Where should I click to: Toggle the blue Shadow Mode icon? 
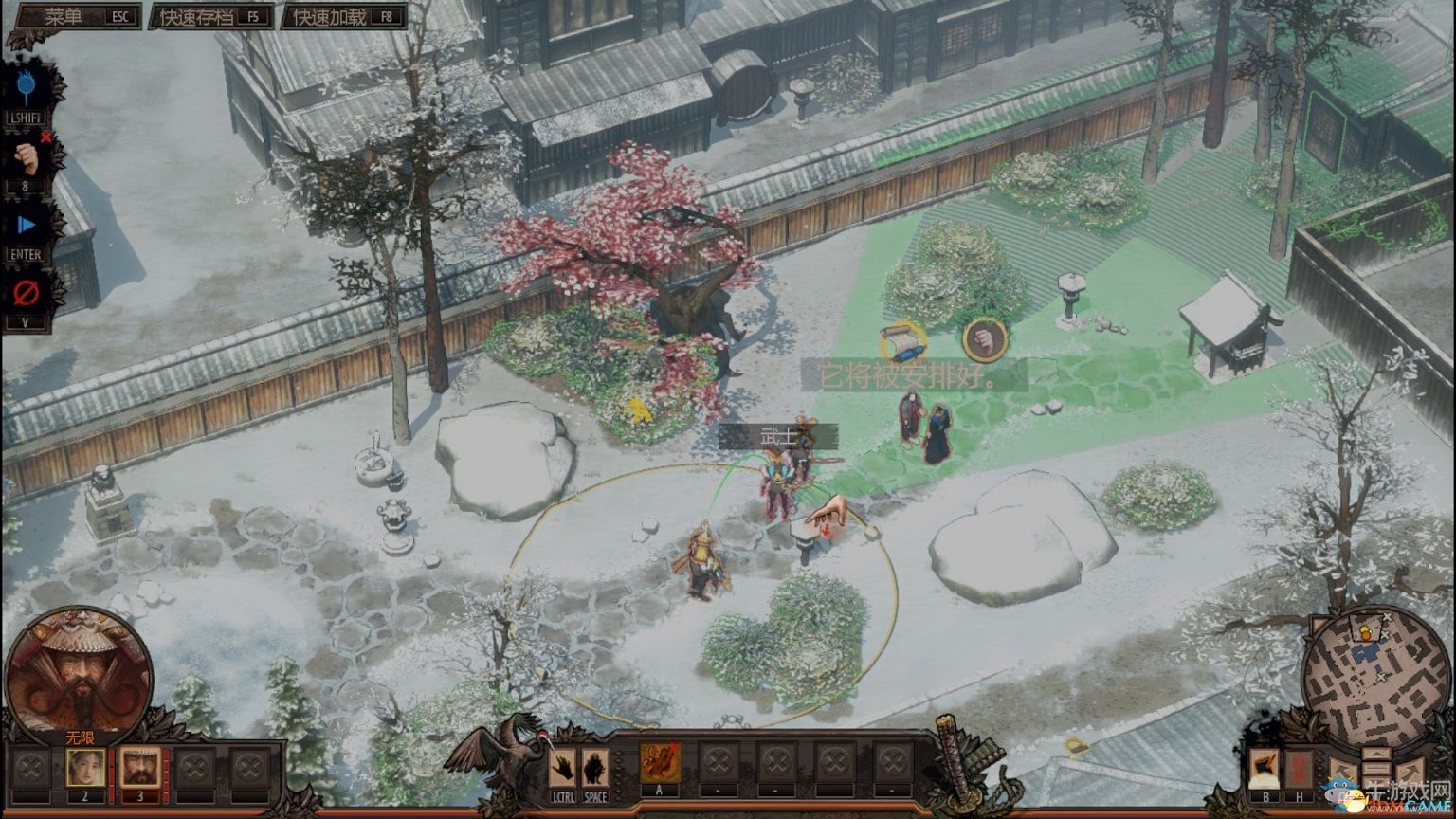pos(26,89)
